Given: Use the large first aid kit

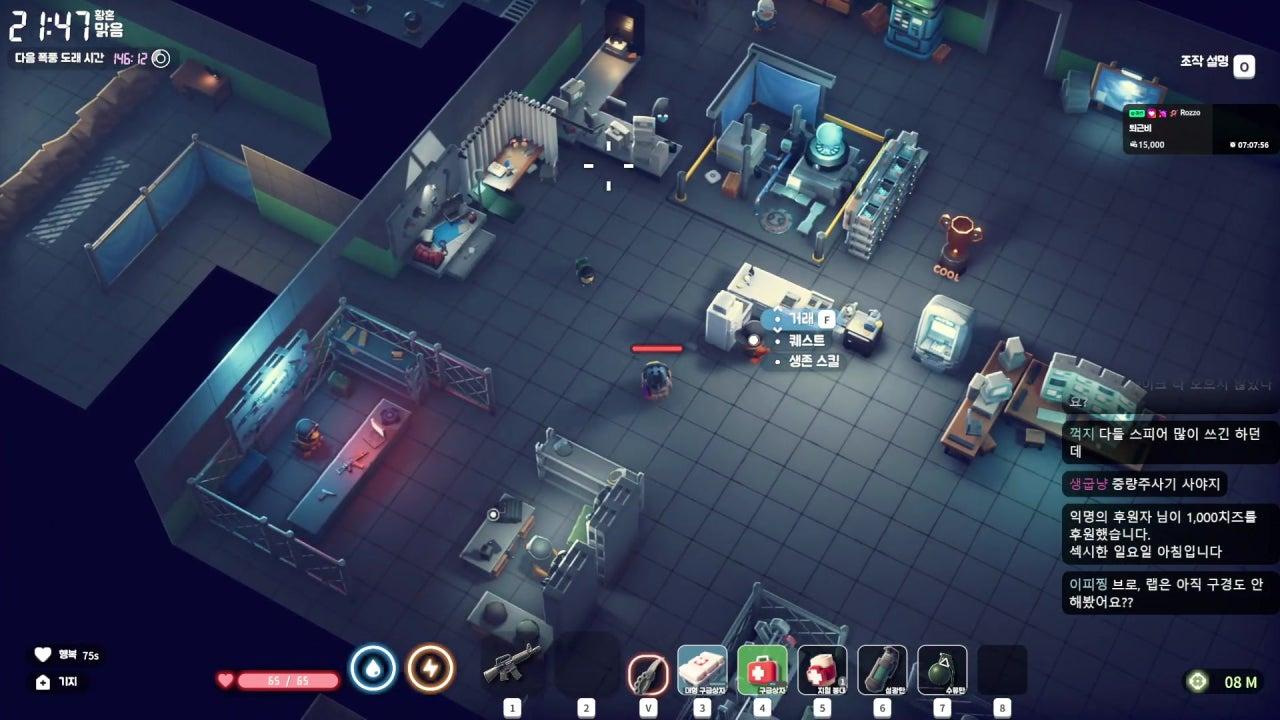Looking at the screenshot, I should (x=702, y=669).
